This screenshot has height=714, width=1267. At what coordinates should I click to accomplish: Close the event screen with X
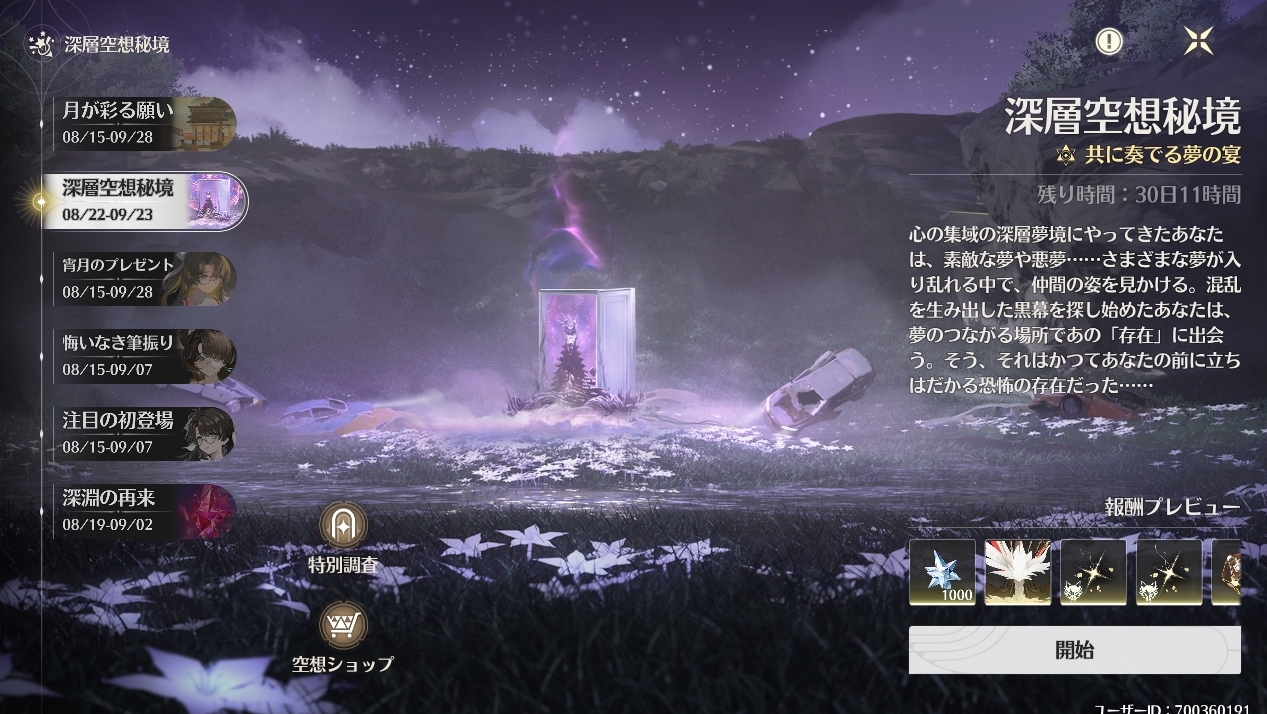(x=1197, y=41)
